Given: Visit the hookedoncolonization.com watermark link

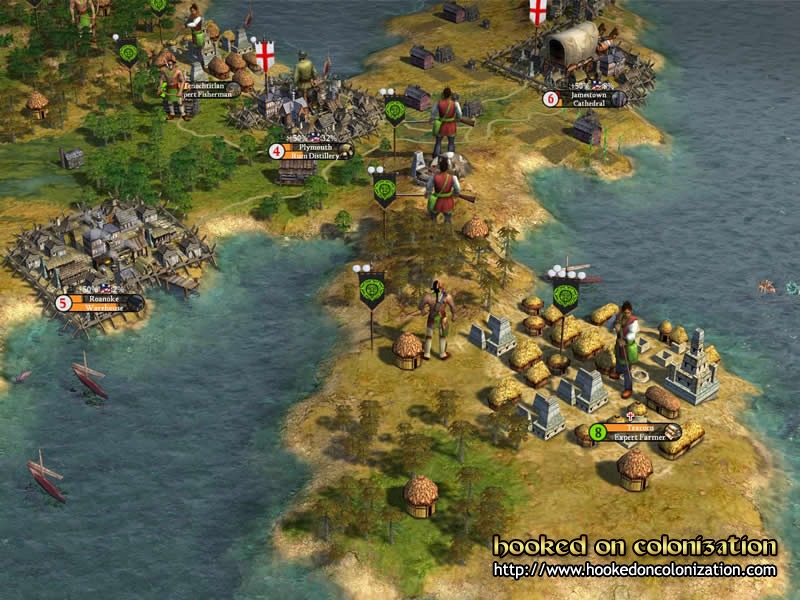Looking at the screenshot, I should (635, 571).
